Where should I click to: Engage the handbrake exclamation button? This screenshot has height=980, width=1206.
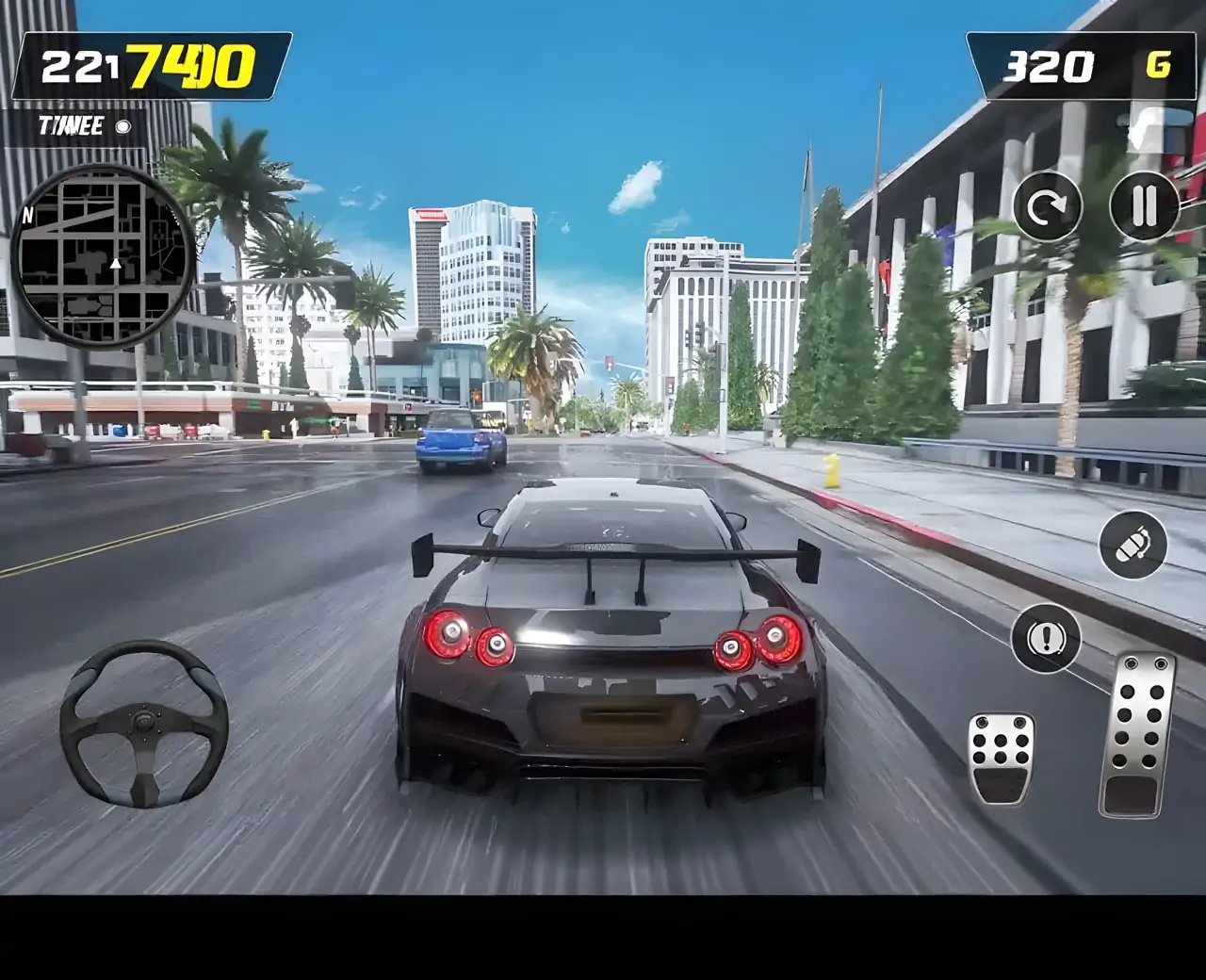coord(1045,639)
